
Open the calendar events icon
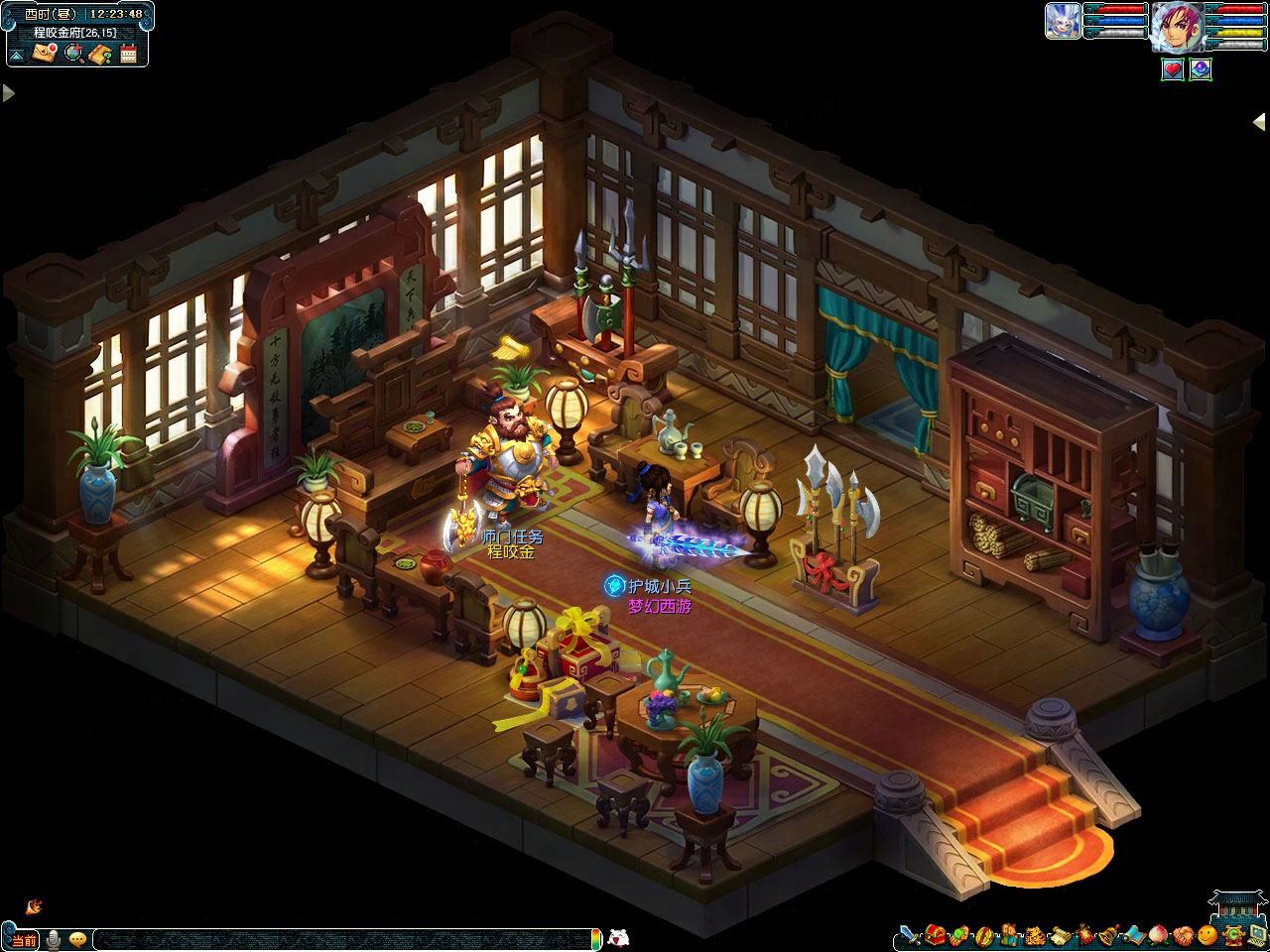129,54
